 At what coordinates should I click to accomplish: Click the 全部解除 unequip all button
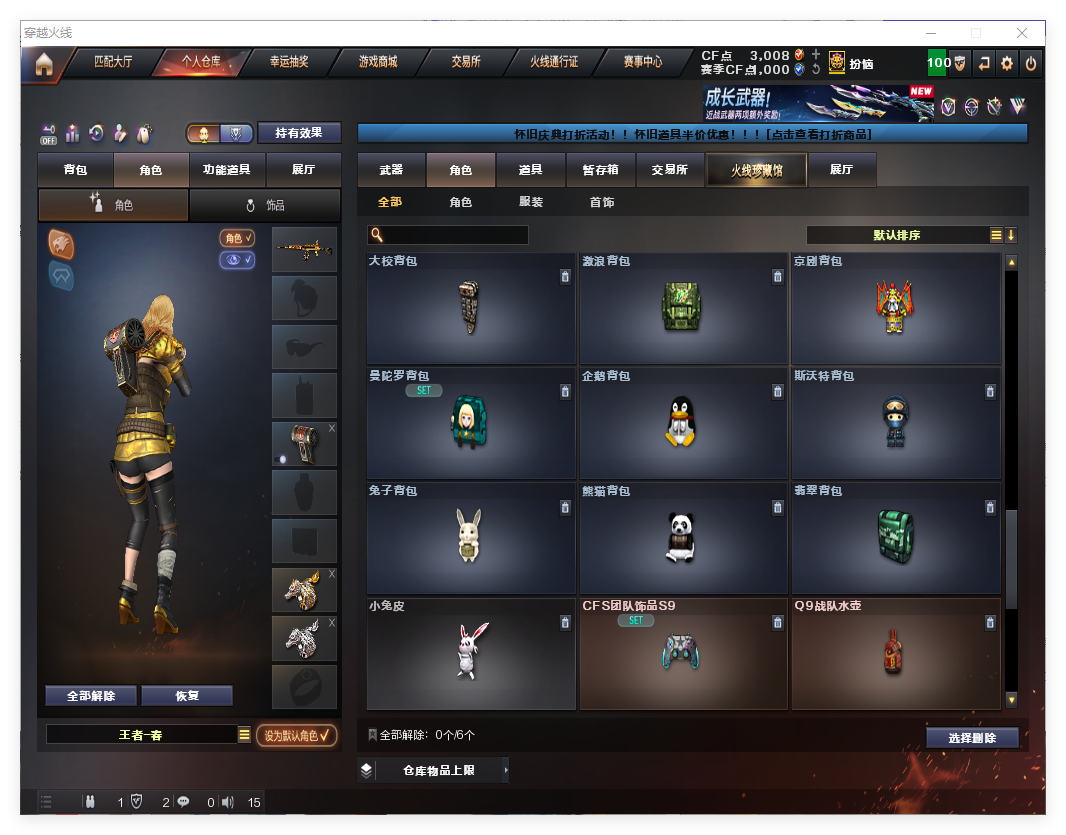tap(91, 696)
